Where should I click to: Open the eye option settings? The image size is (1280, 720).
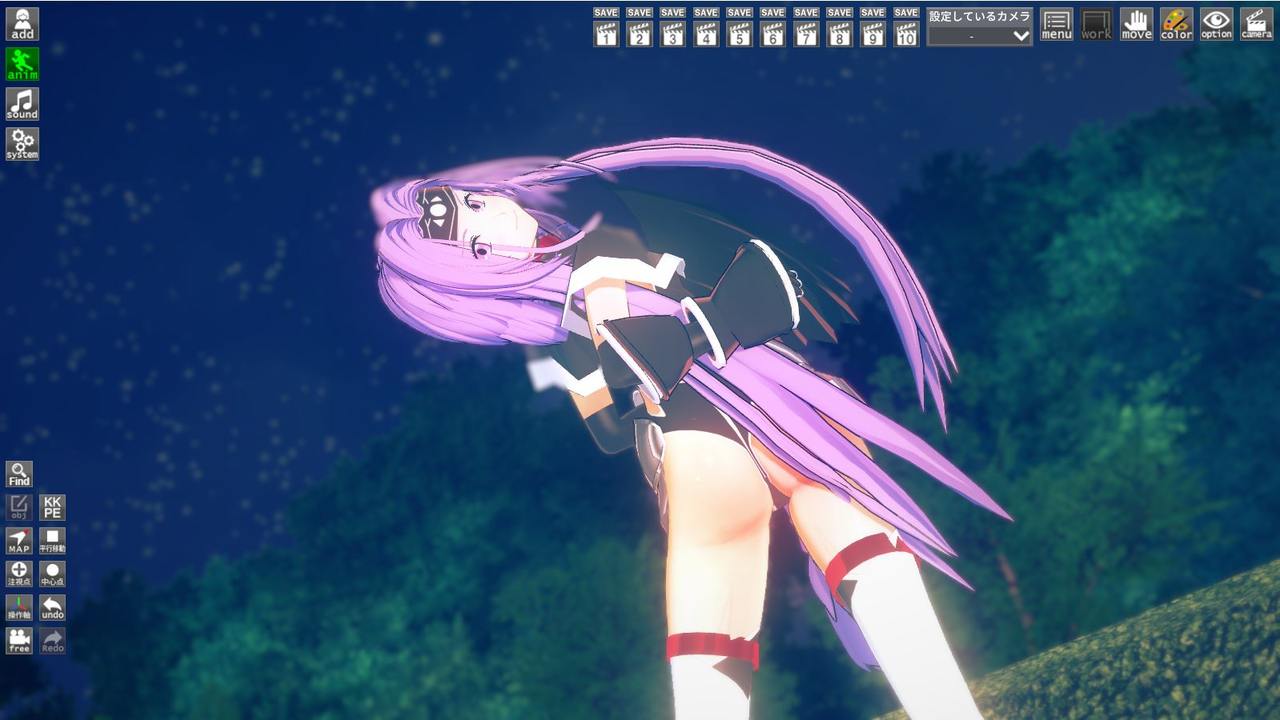[1216, 24]
